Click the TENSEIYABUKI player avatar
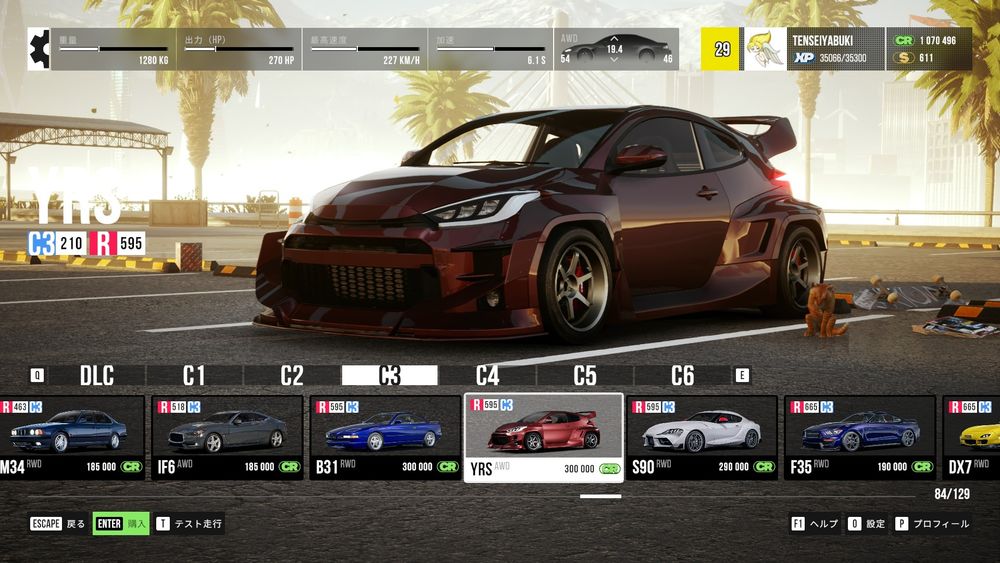Viewport: 1000px width, 563px height. coord(765,49)
